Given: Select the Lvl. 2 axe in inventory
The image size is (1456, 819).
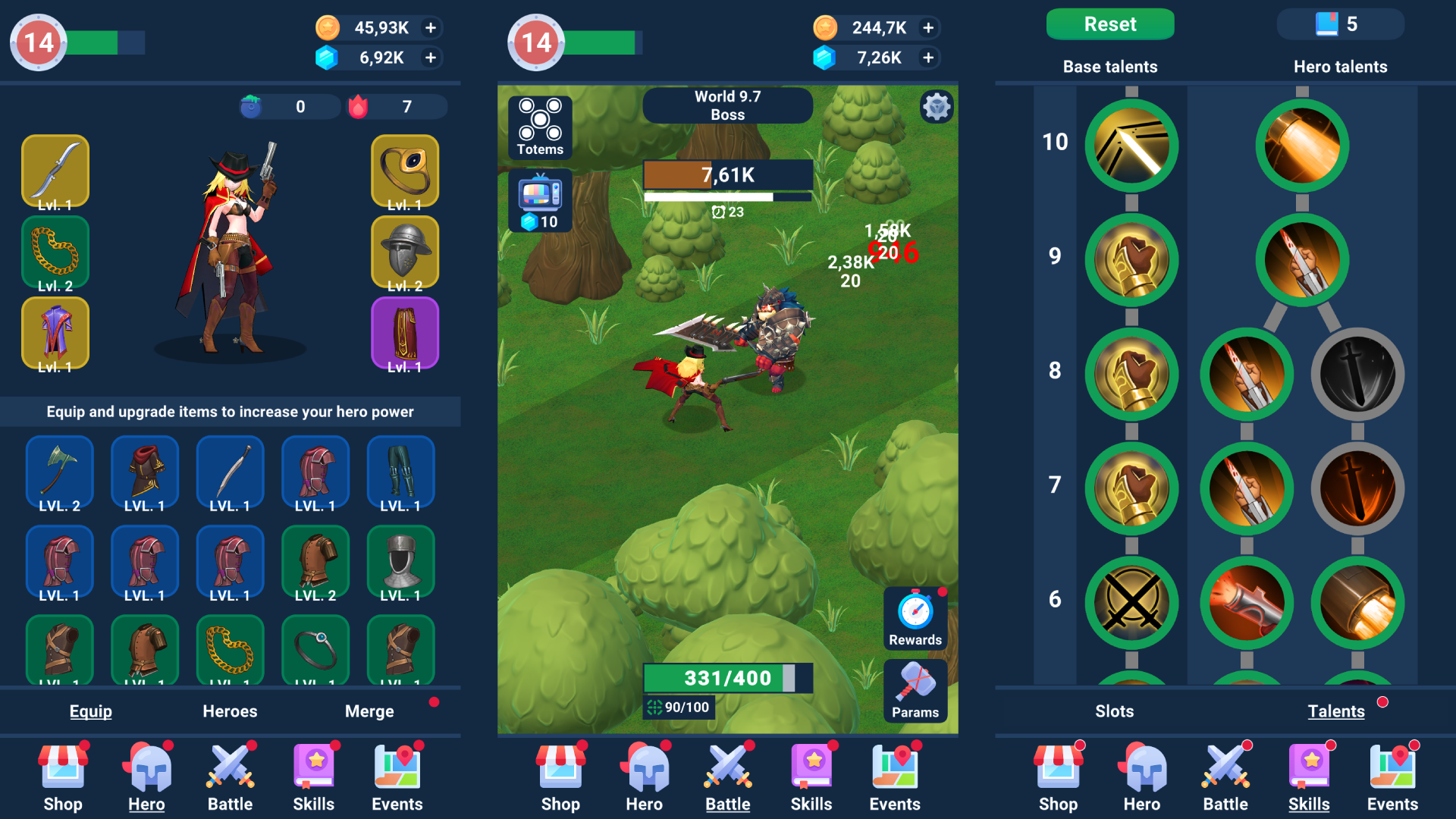Looking at the screenshot, I should point(59,472).
